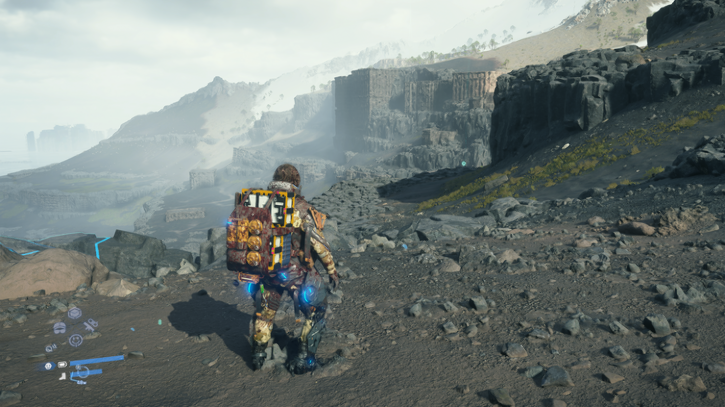Click the smiley face likes icon
The height and width of the screenshot is (407, 725).
tap(76, 340)
